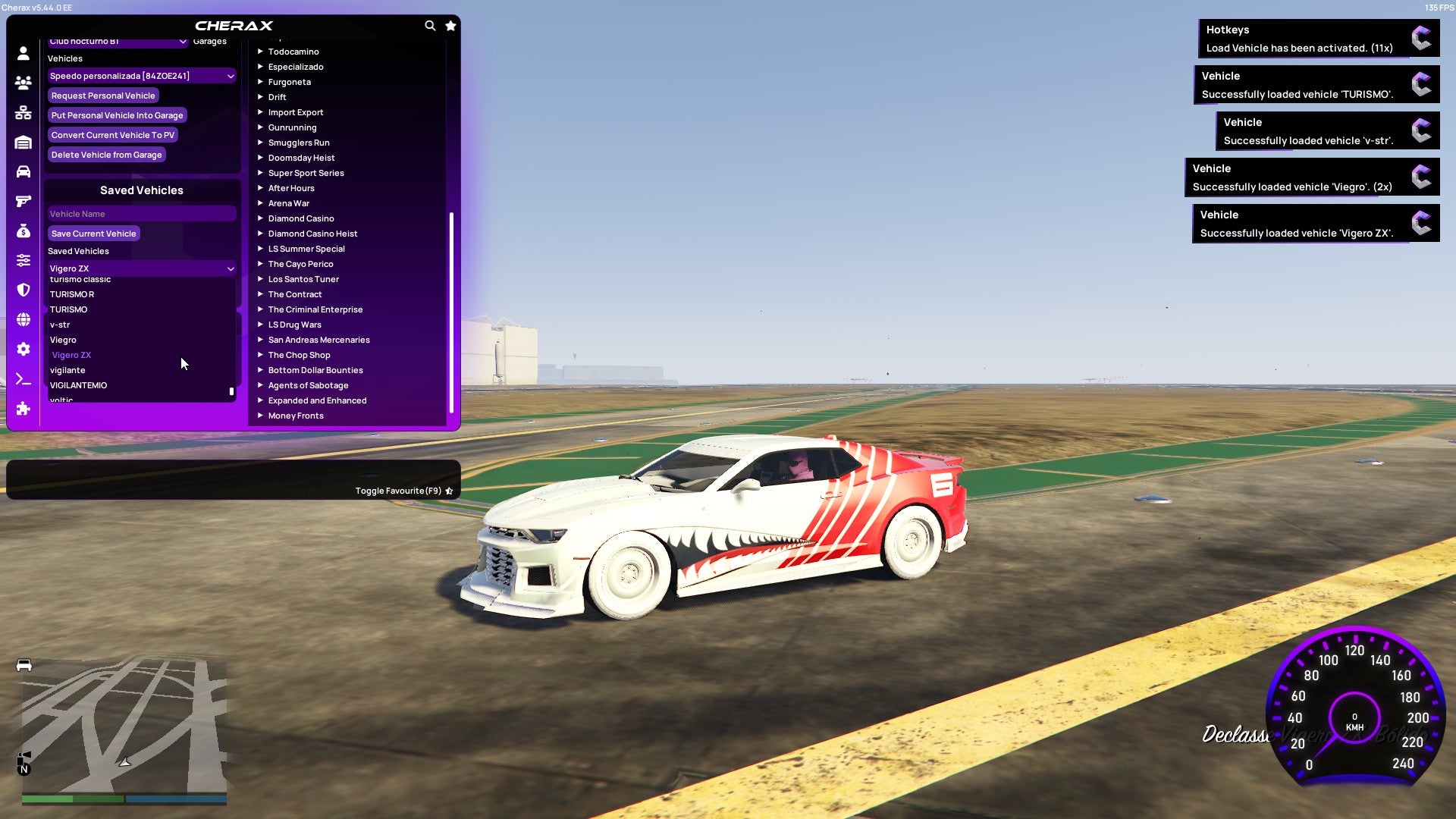Select the Players icon in sidebar
The height and width of the screenshot is (819, 1456).
click(x=23, y=83)
